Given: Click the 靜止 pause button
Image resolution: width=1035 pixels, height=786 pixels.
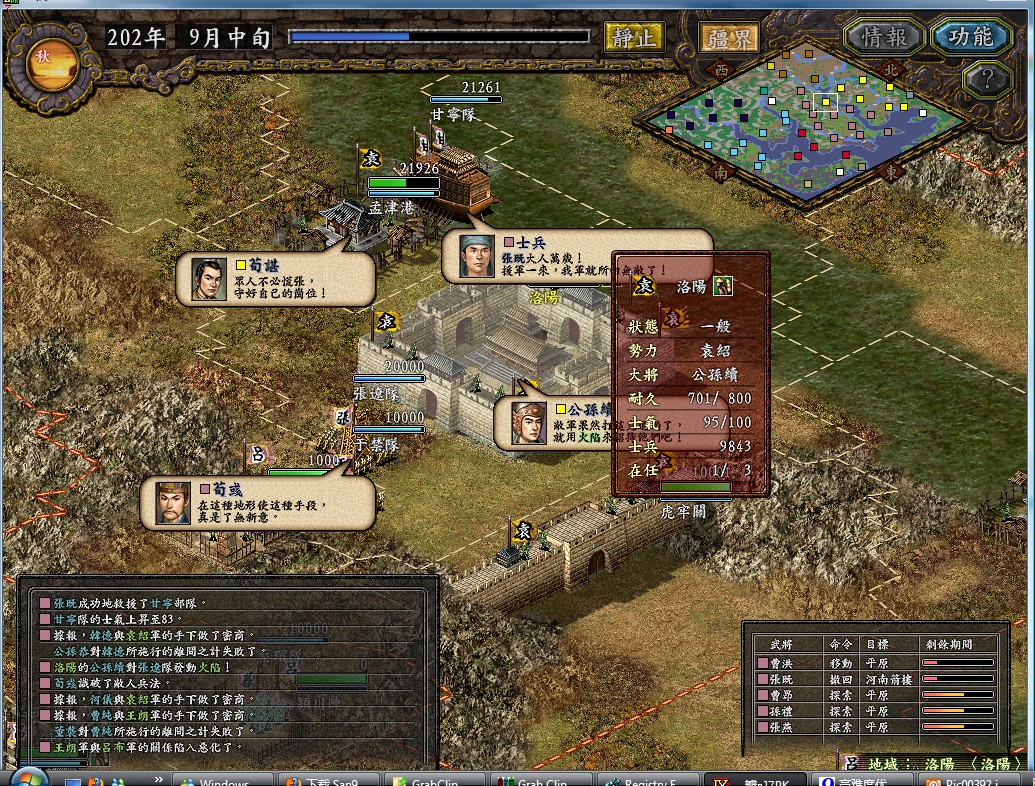Looking at the screenshot, I should click(x=634, y=38).
